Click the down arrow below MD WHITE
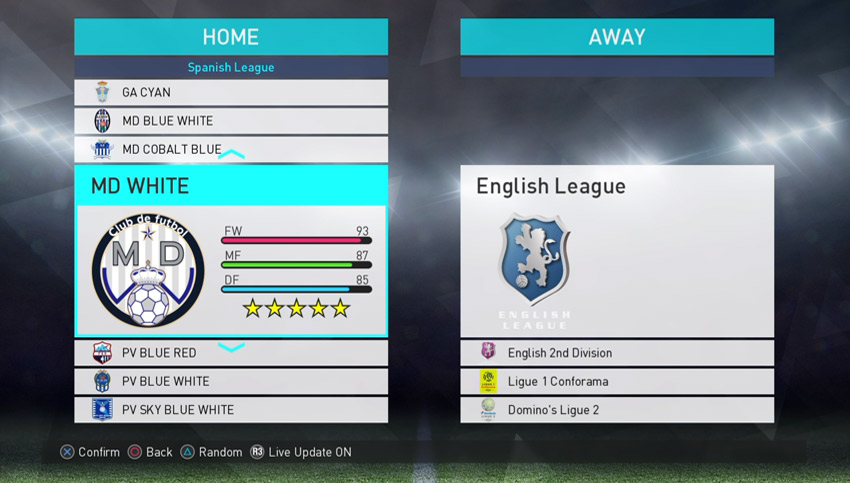This screenshot has height=483, width=850. pos(231,347)
